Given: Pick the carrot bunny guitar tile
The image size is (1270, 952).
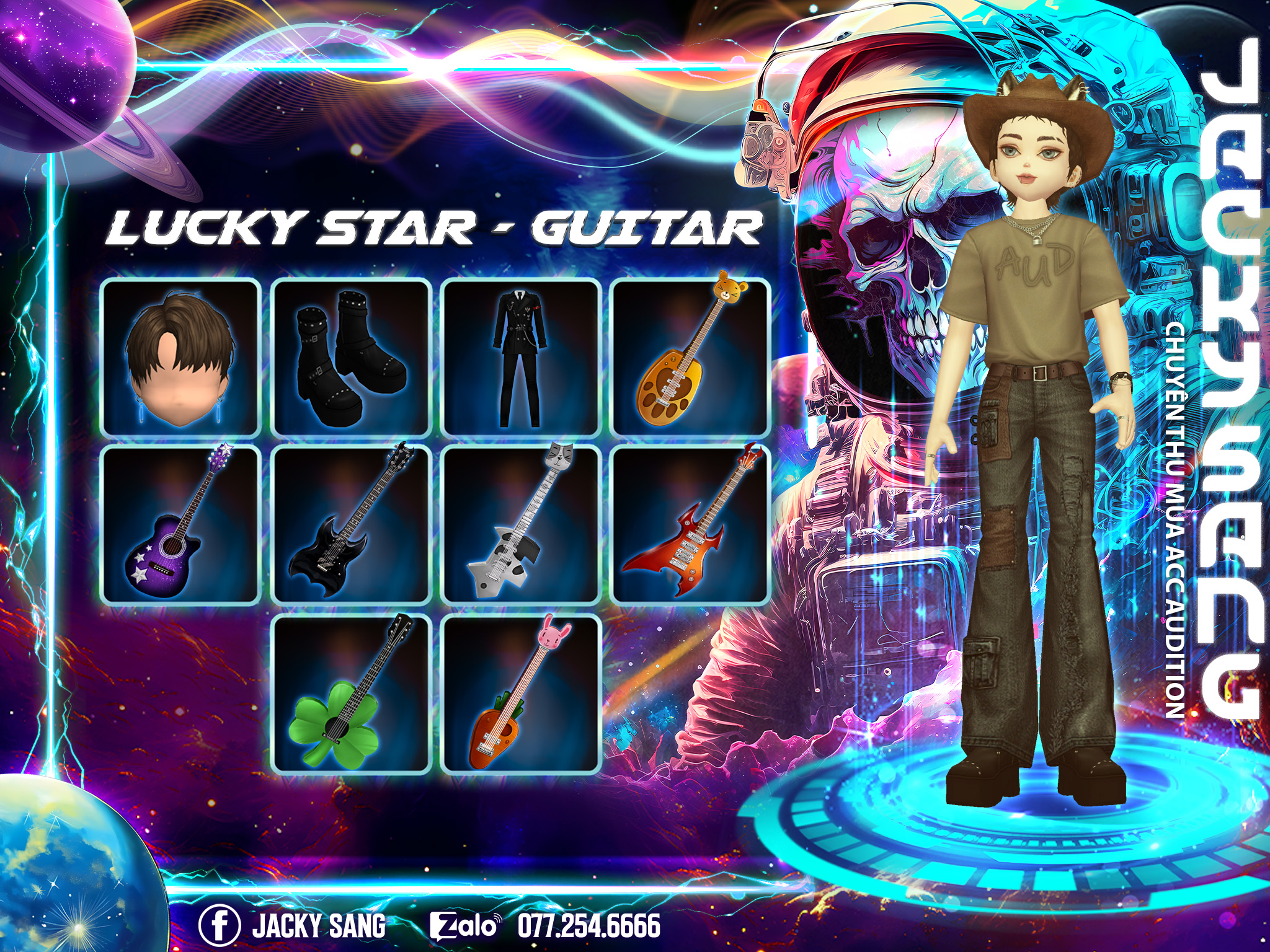Looking at the screenshot, I should click(521, 694).
